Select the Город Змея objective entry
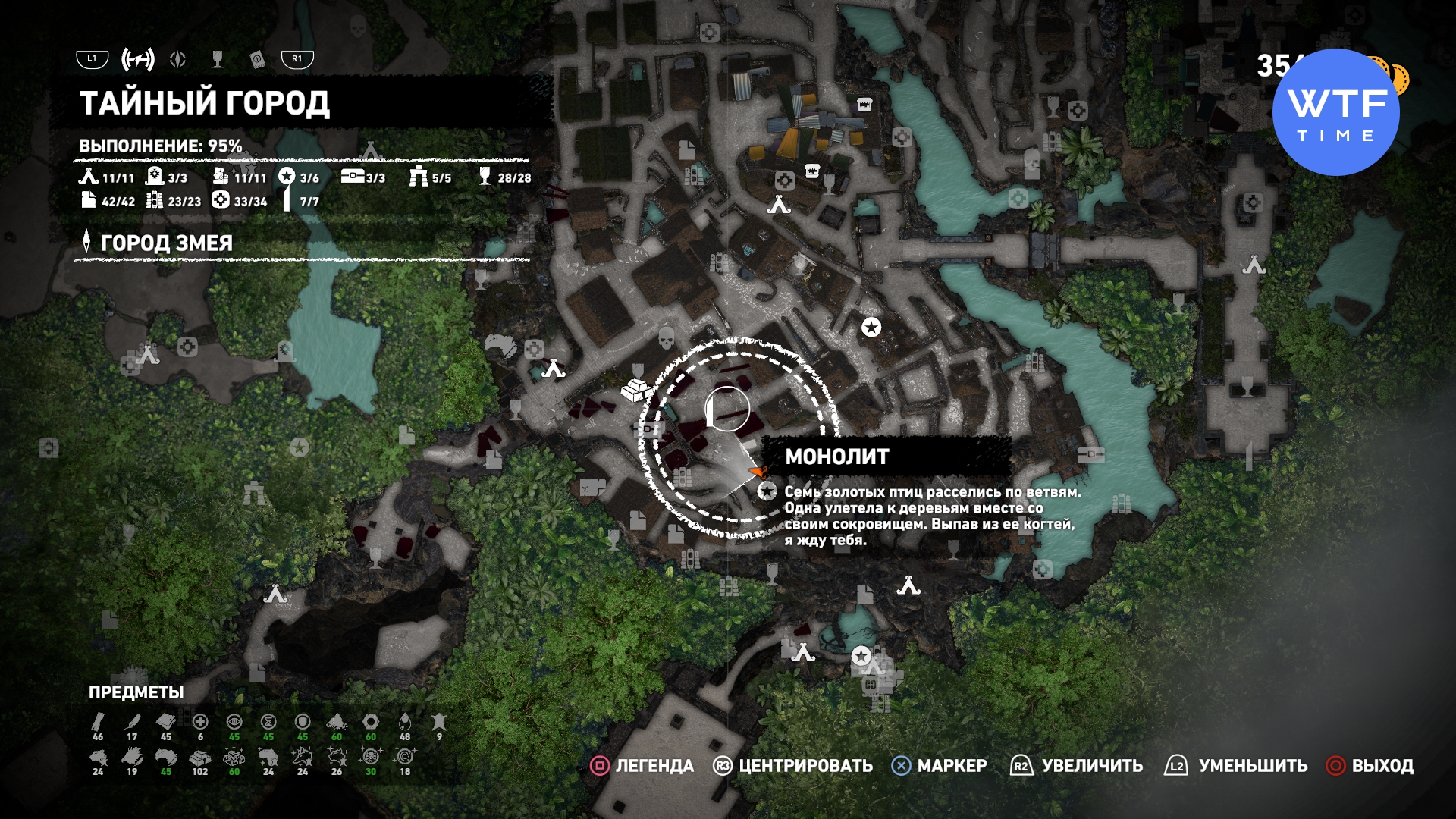The width and height of the screenshot is (1456, 819). [166, 243]
